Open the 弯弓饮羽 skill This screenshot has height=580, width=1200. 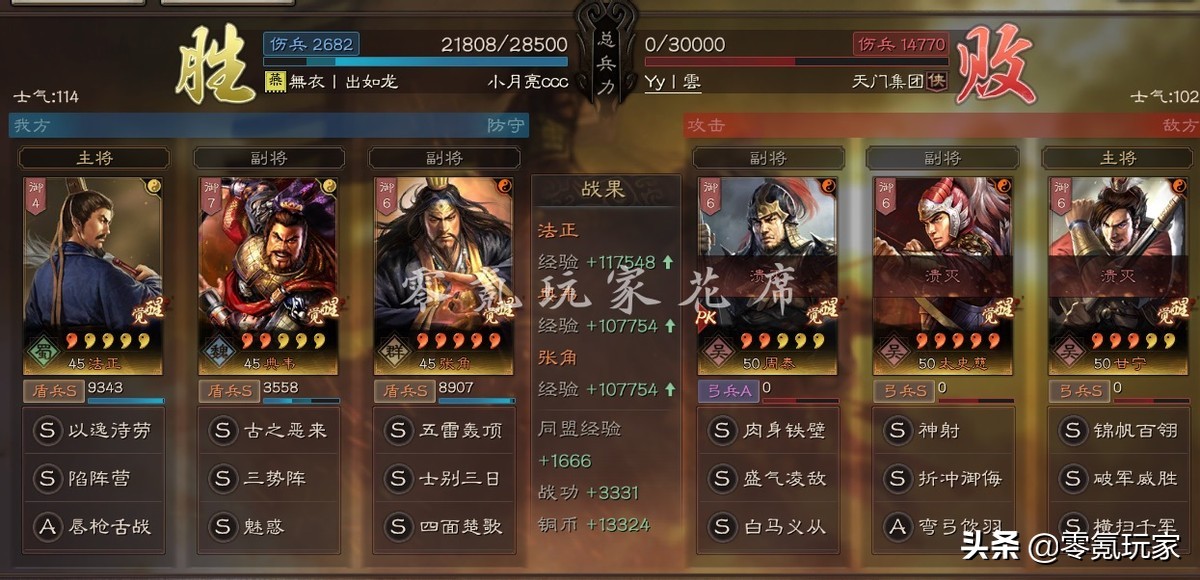pos(942,526)
